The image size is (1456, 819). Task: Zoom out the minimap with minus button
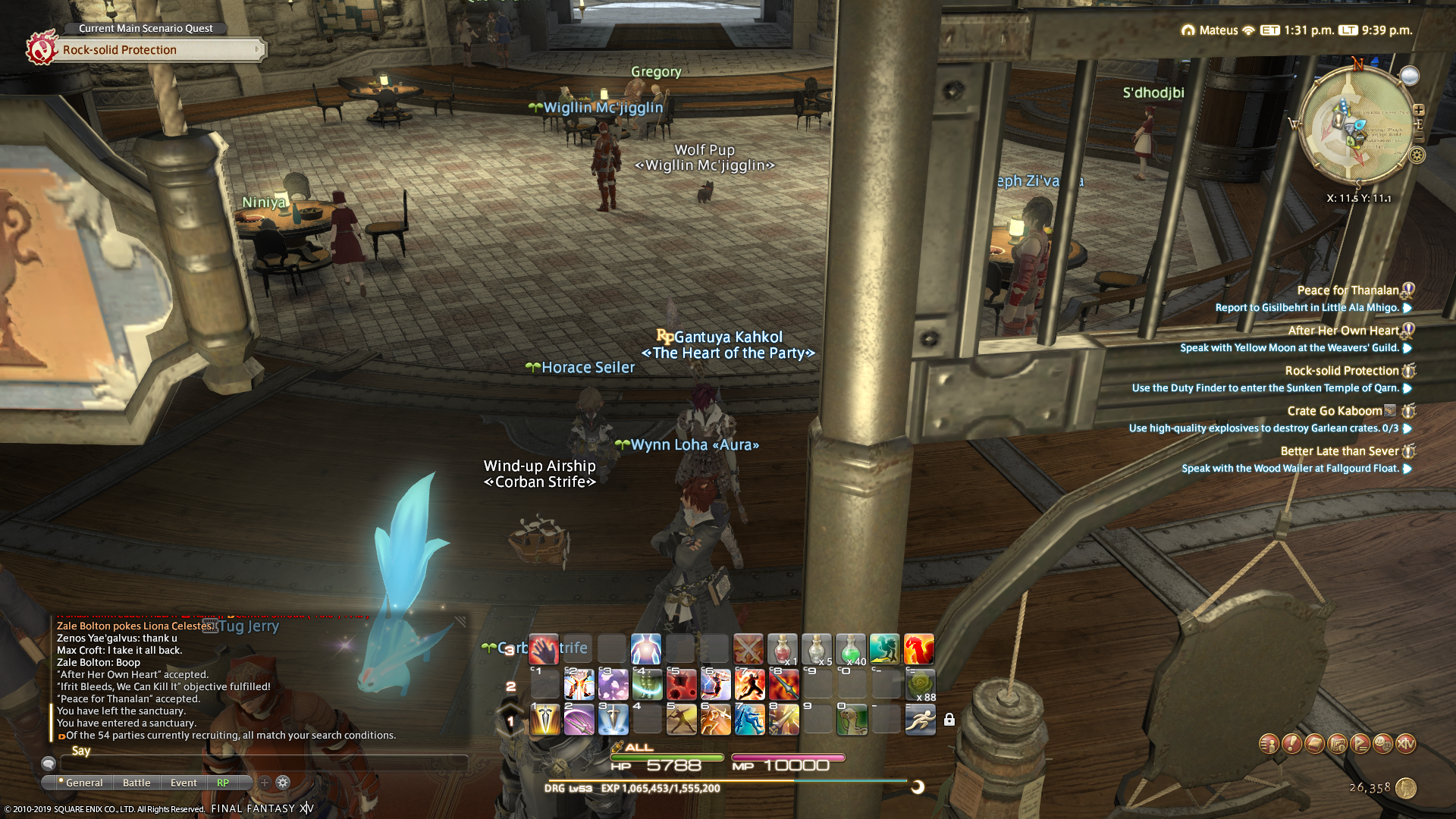click(x=1419, y=137)
